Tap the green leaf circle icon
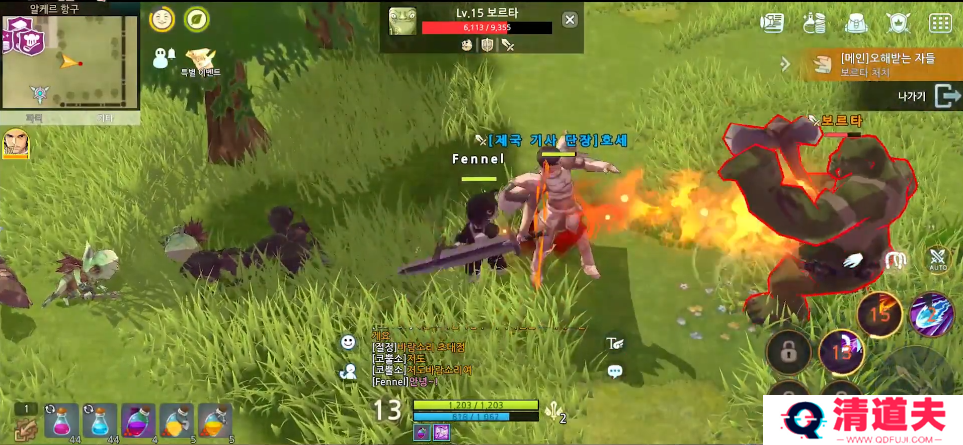 tap(198, 19)
